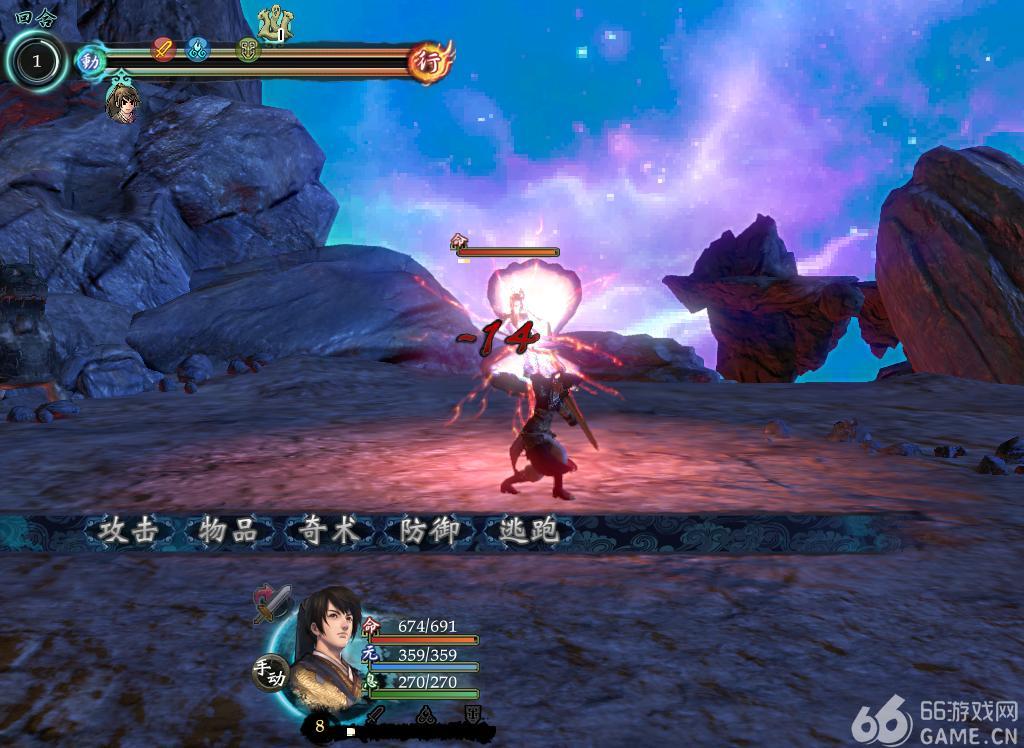Choose the 攻击 (Attack) command
Screen dimensions: 1024x748
point(129,531)
